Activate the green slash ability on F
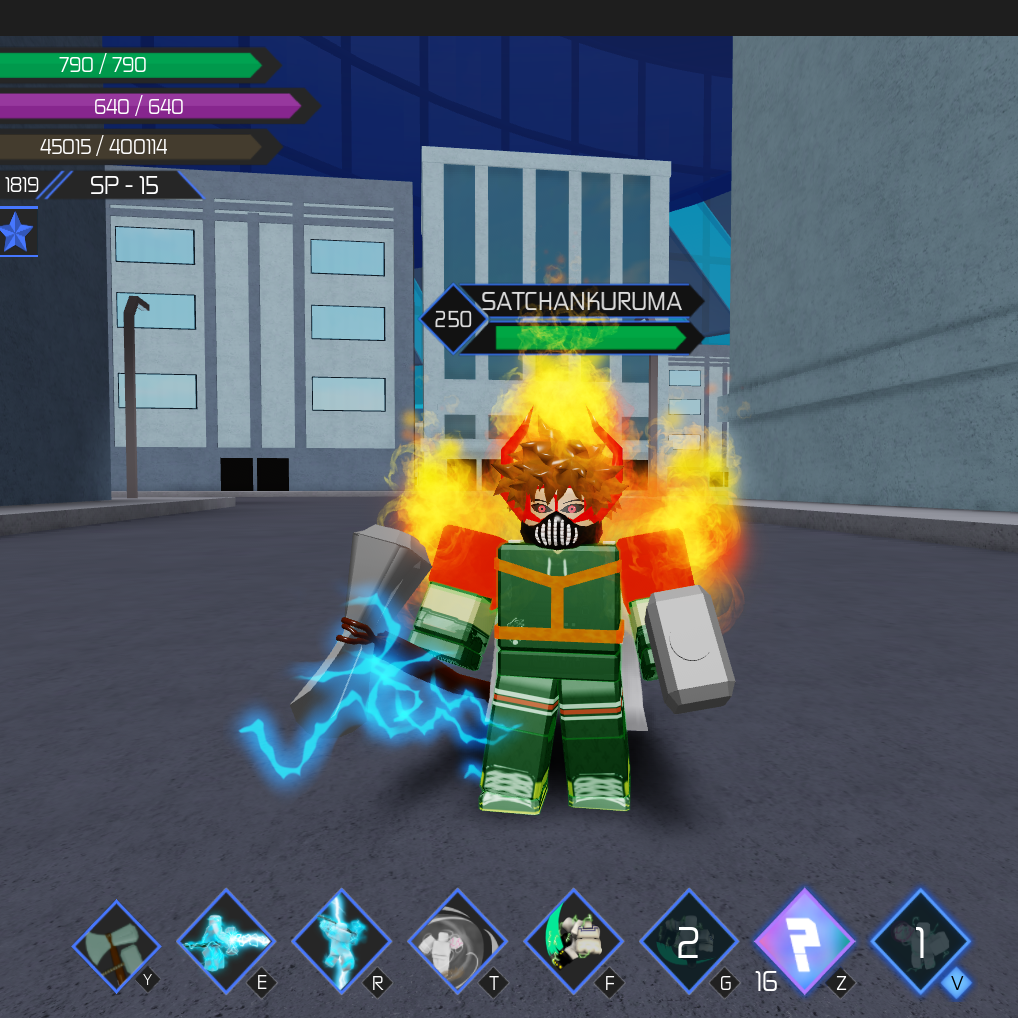This screenshot has height=1018, width=1018. click(573, 941)
